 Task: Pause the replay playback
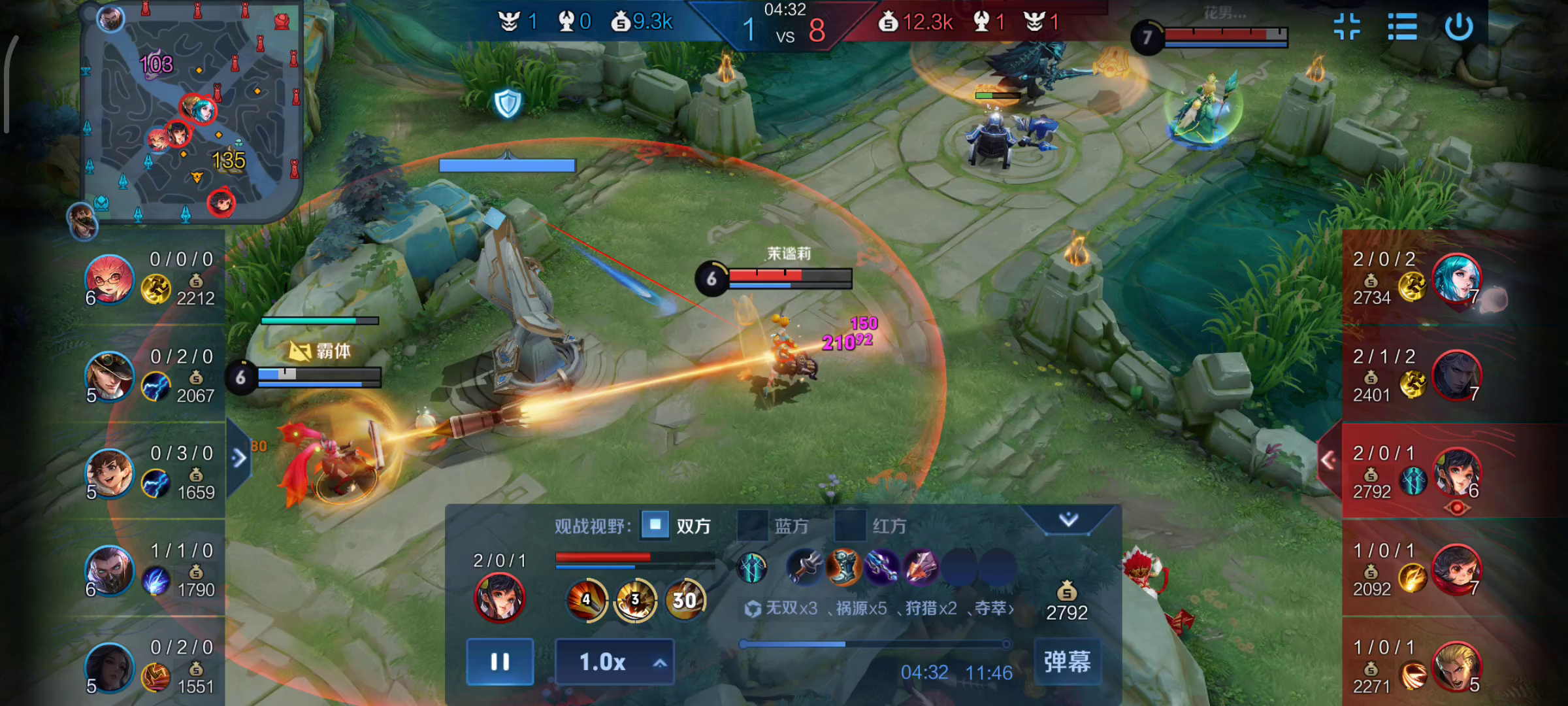500,662
